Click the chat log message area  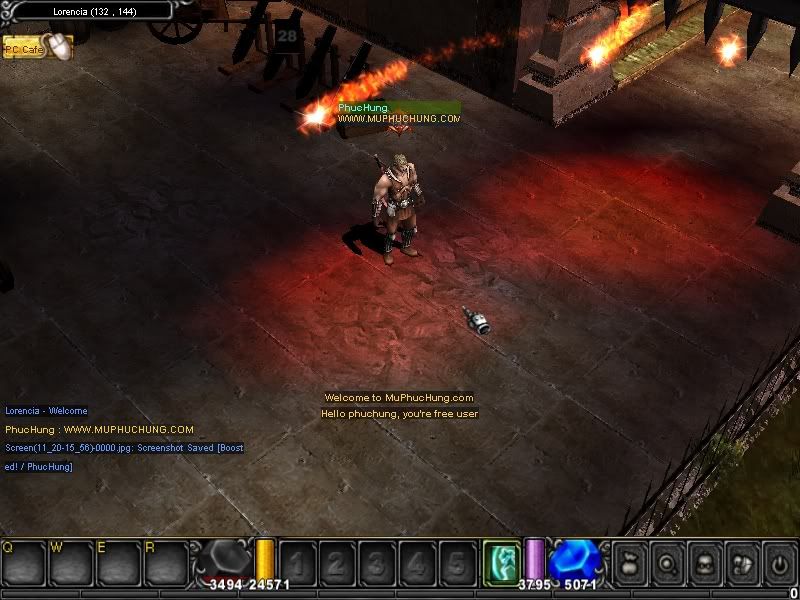120,438
